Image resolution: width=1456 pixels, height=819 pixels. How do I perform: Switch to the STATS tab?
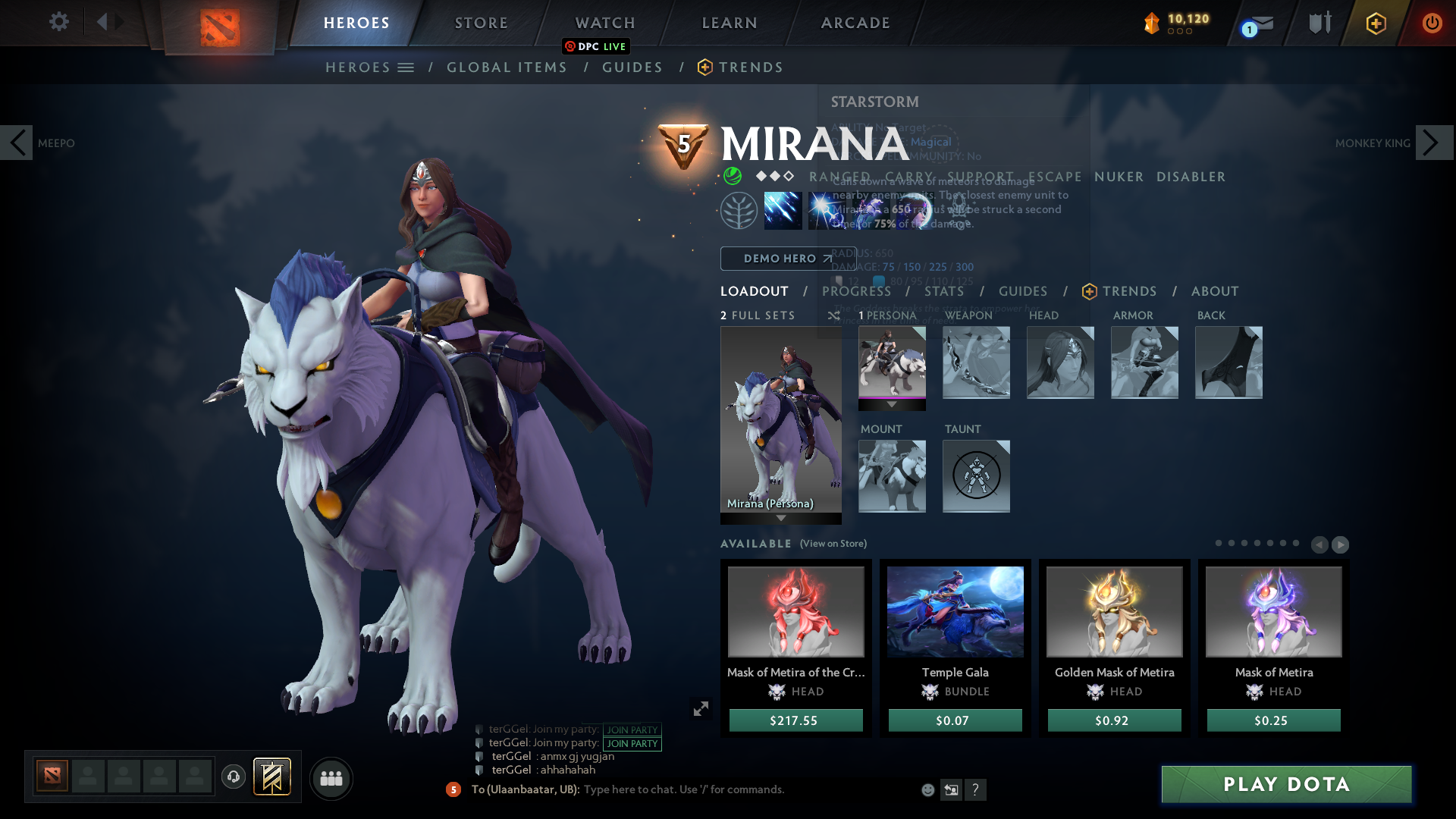pos(945,291)
